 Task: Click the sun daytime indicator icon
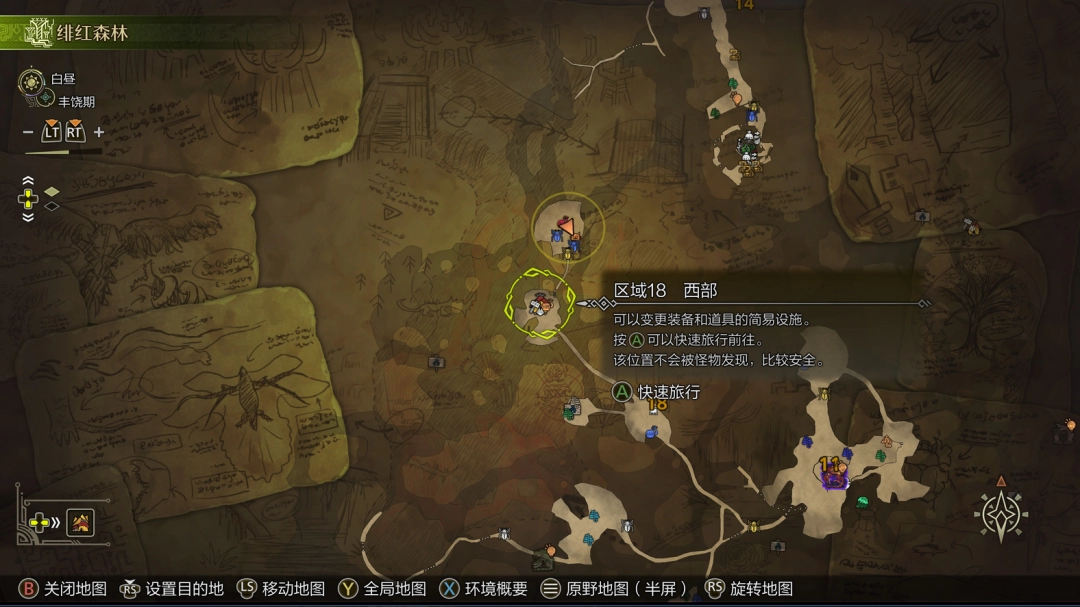tap(33, 80)
